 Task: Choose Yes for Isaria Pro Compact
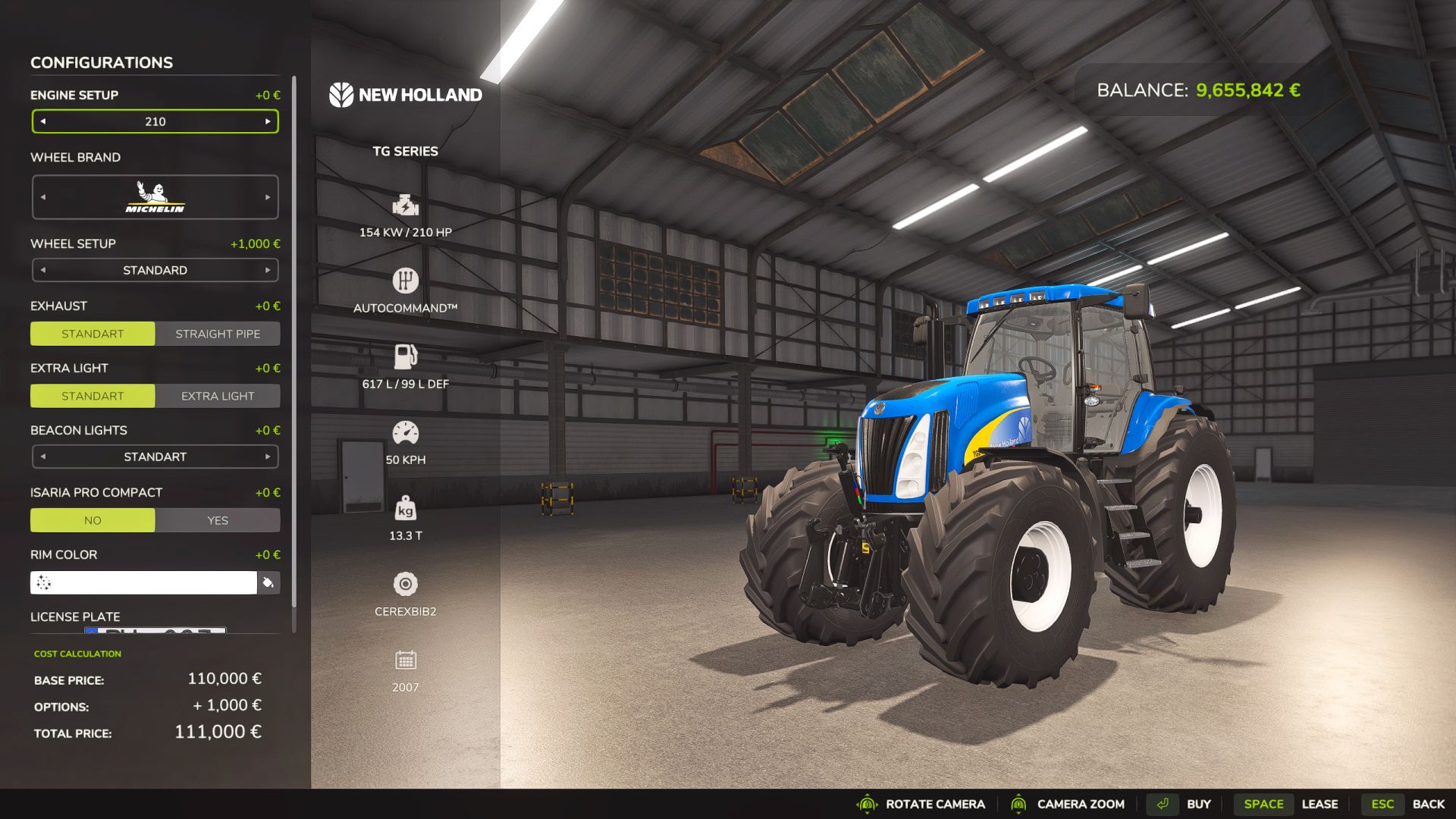point(218,520)
